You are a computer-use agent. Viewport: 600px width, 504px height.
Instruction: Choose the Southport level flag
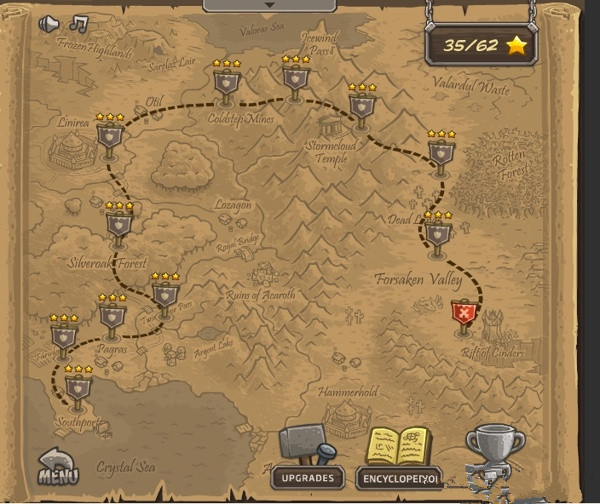click(78, 385)
